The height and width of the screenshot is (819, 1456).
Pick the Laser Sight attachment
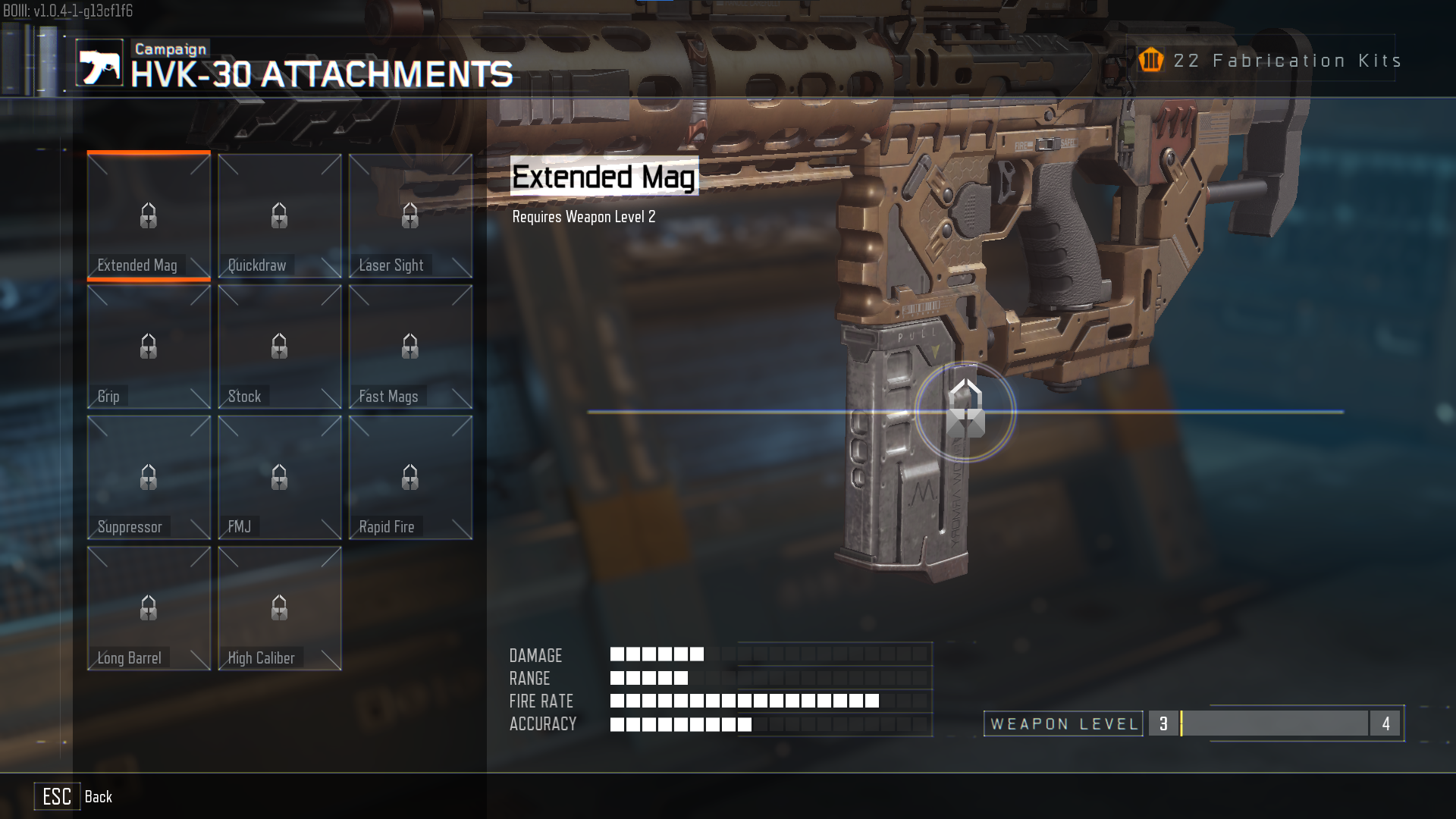pos(410,216)
